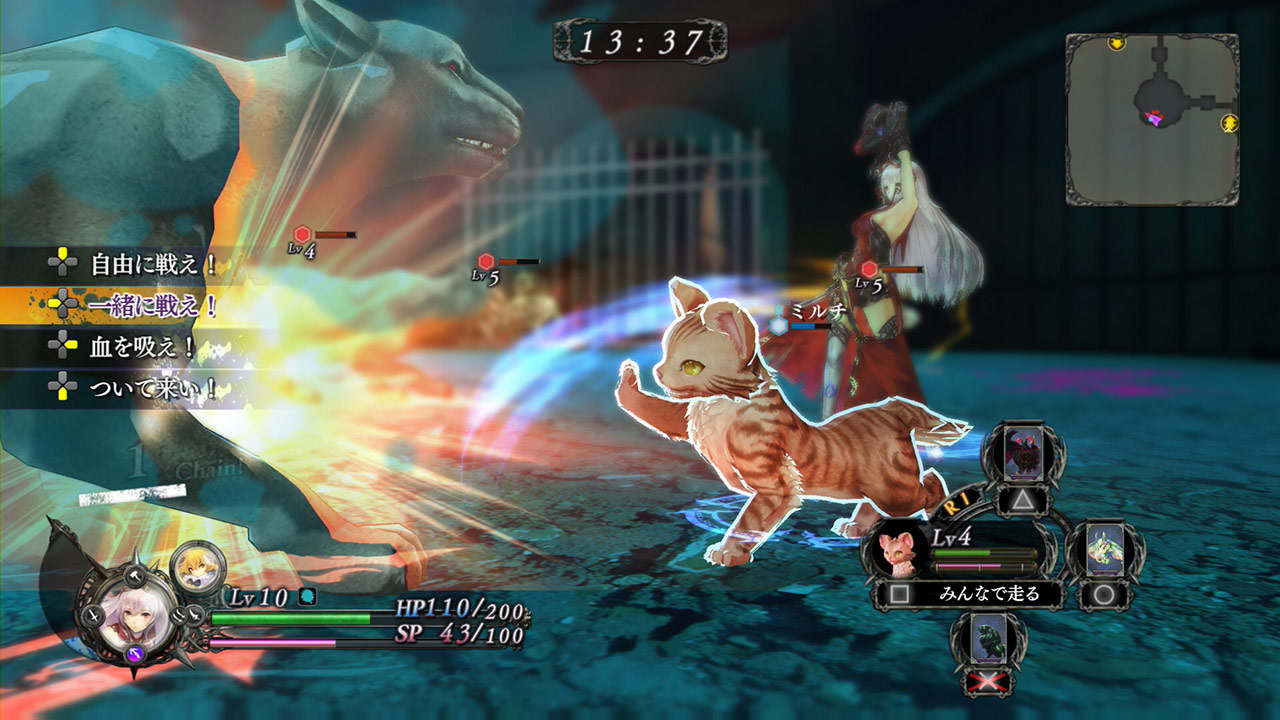Screen dimensions: 1280x720
Task: Pick the 血を吸え! command
Action: tap(143, 348)
